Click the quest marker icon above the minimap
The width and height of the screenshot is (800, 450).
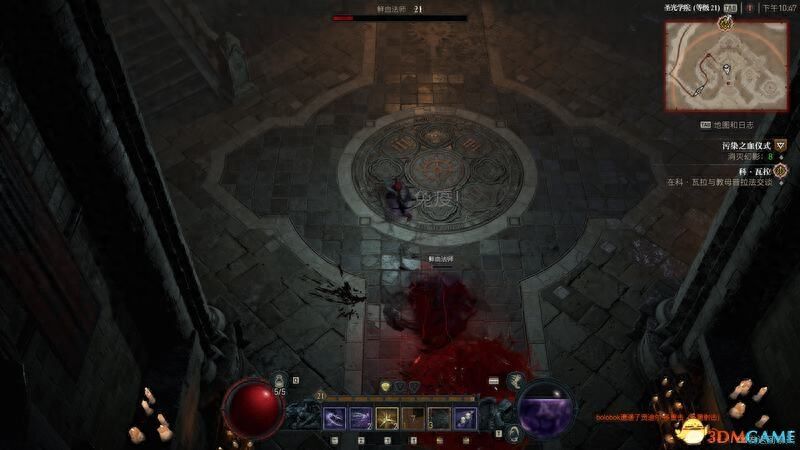[x=724, y=22]
